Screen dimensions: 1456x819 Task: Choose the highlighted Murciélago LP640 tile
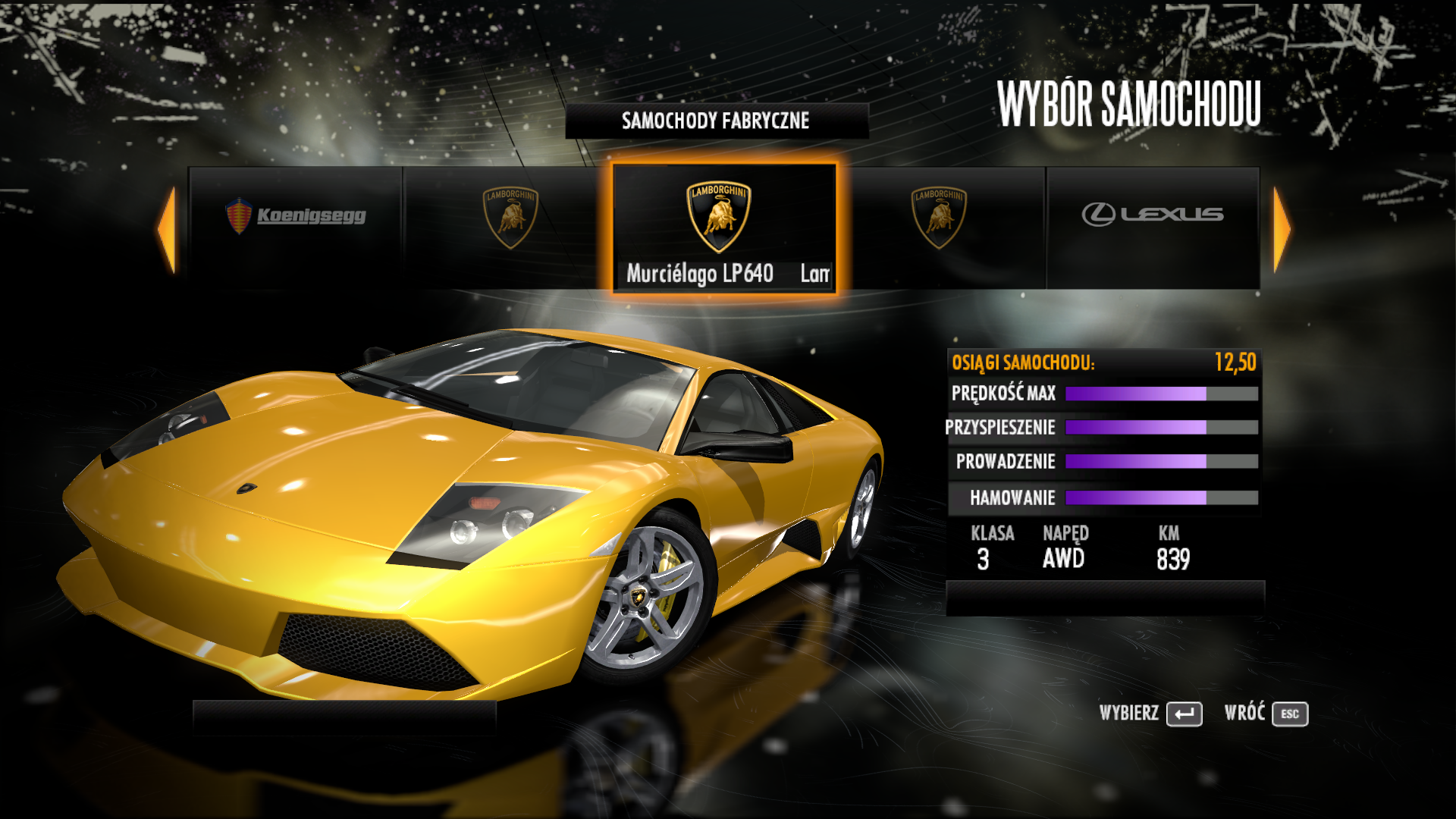click(x=724, y=227)
